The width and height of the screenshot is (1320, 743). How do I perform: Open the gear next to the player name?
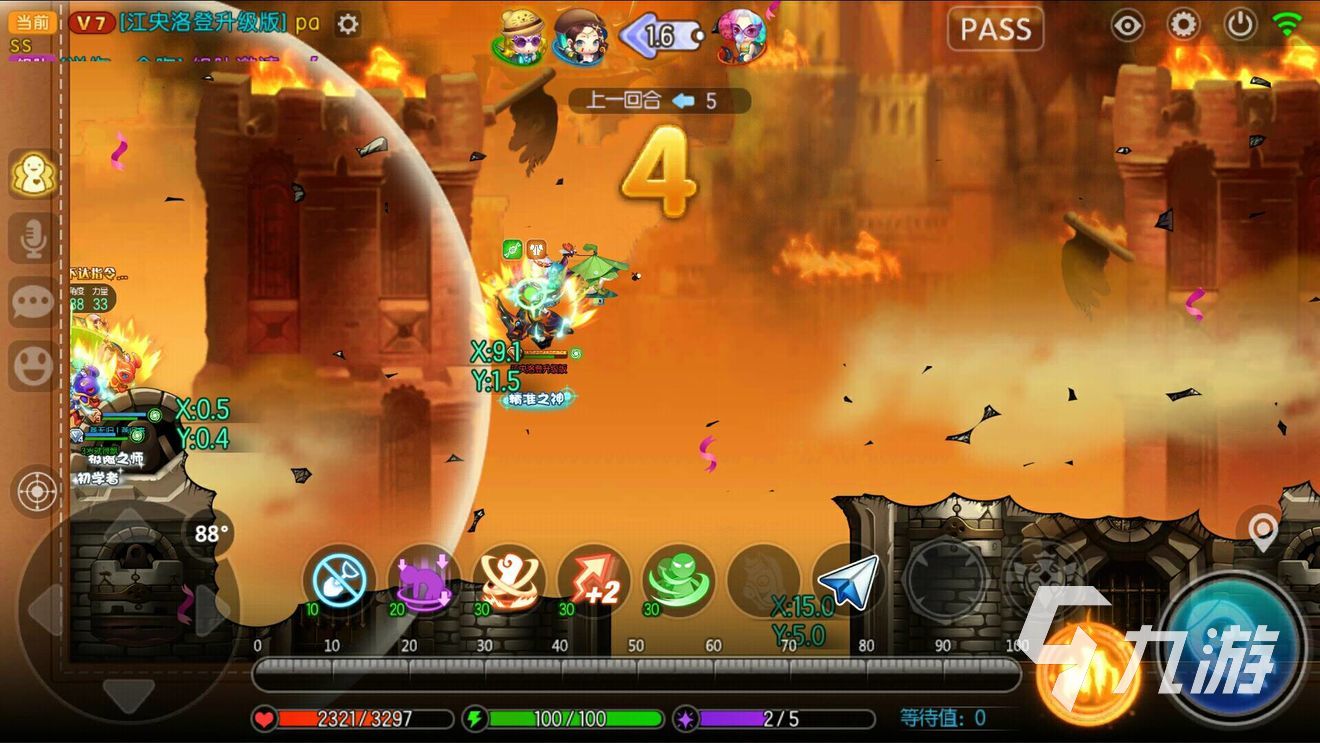(348, 24)
